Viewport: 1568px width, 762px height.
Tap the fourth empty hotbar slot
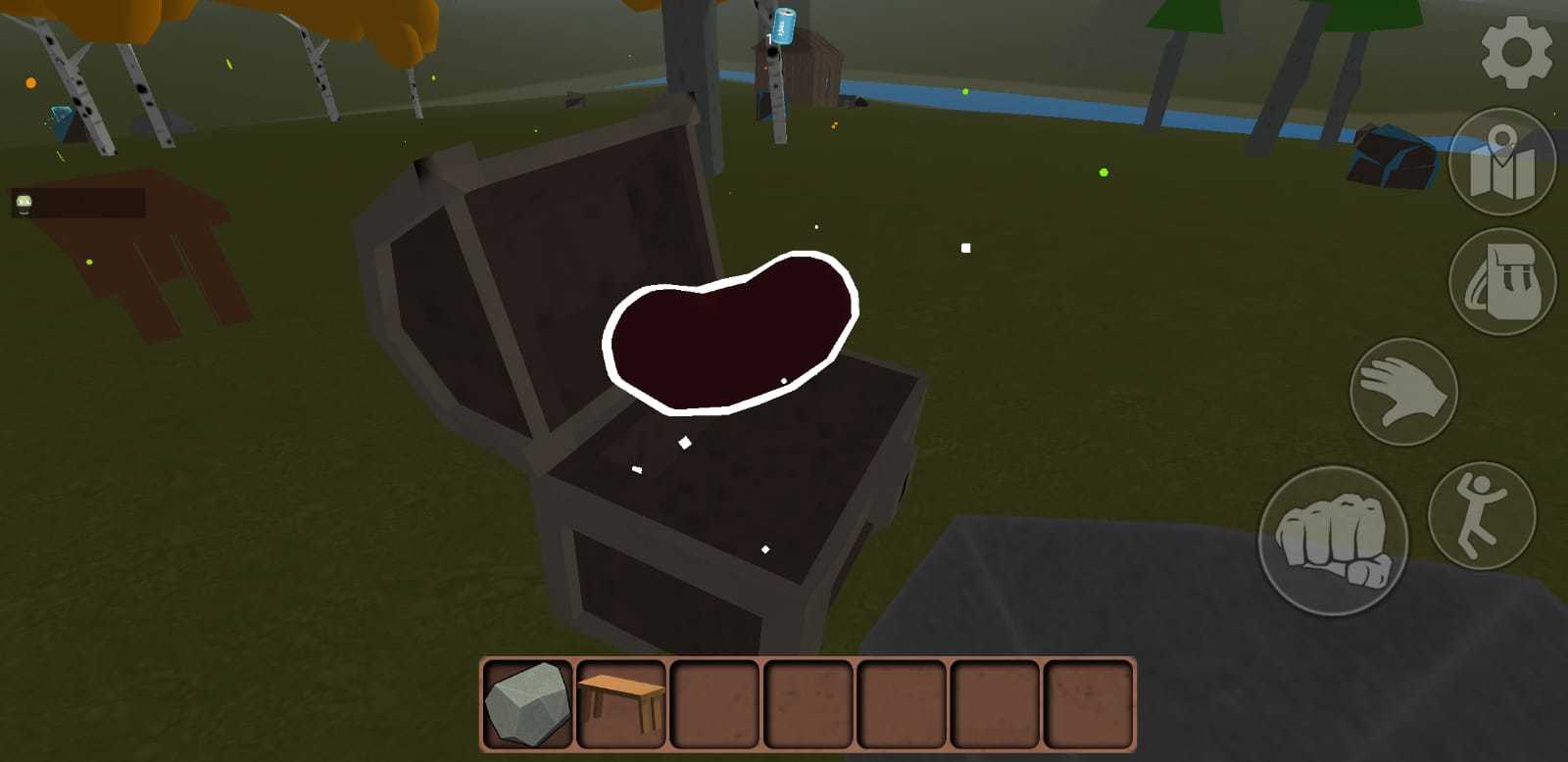click(806, 703)
